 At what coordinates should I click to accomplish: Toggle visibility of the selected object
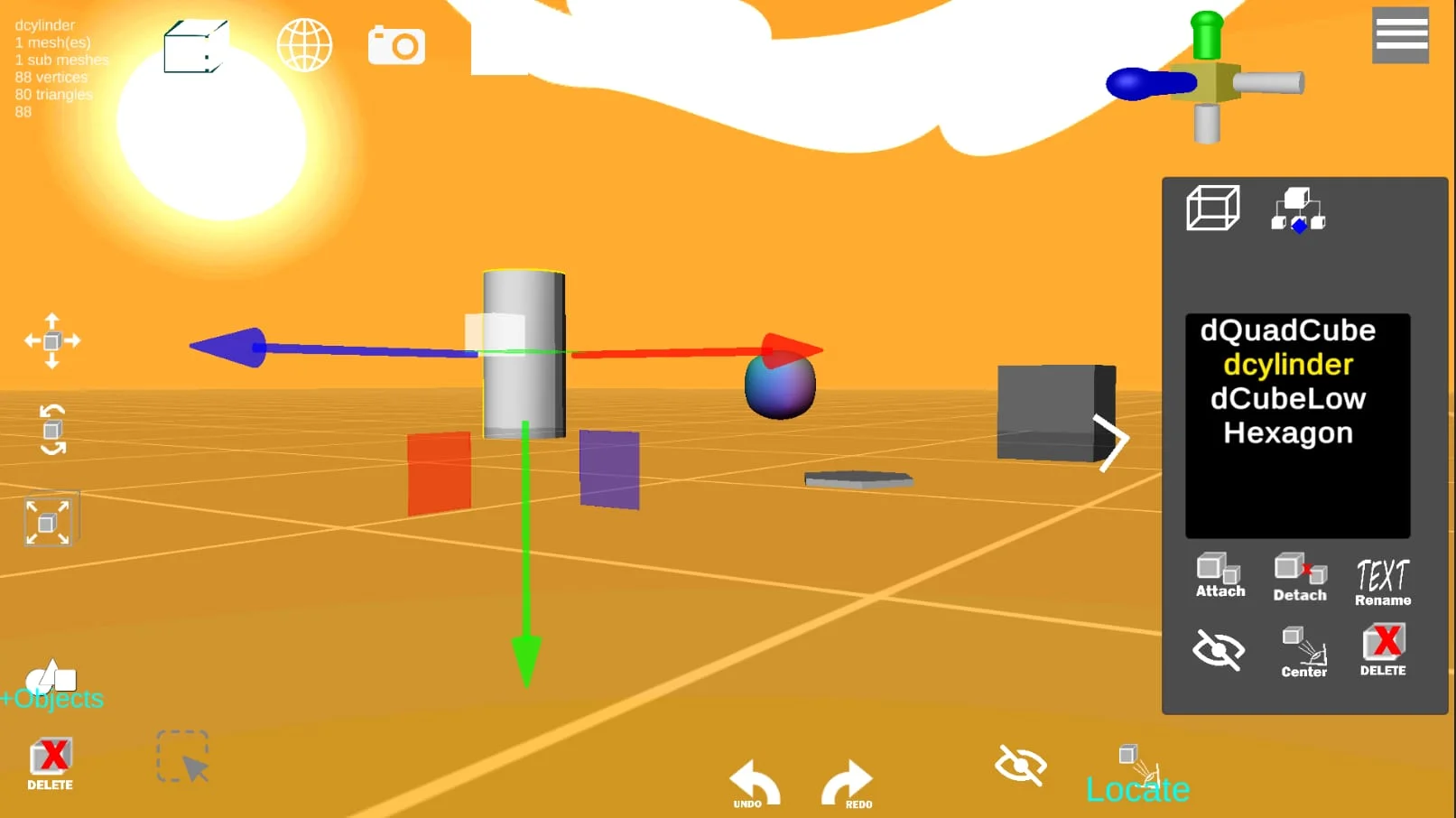tap(1219, 650)
